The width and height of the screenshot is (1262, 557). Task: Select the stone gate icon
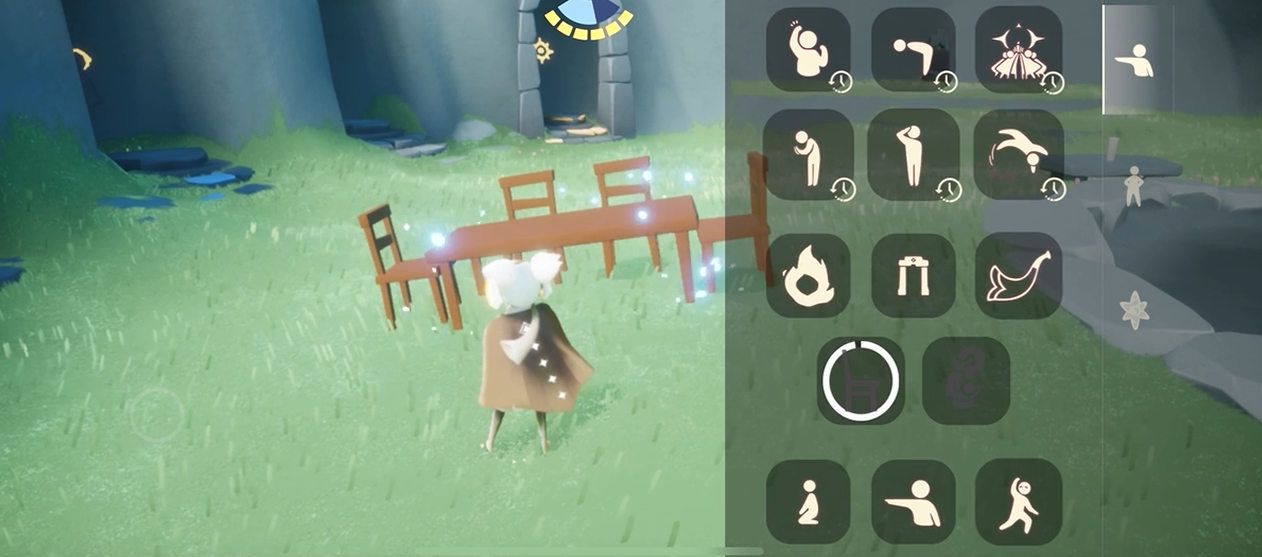point(913,276)
